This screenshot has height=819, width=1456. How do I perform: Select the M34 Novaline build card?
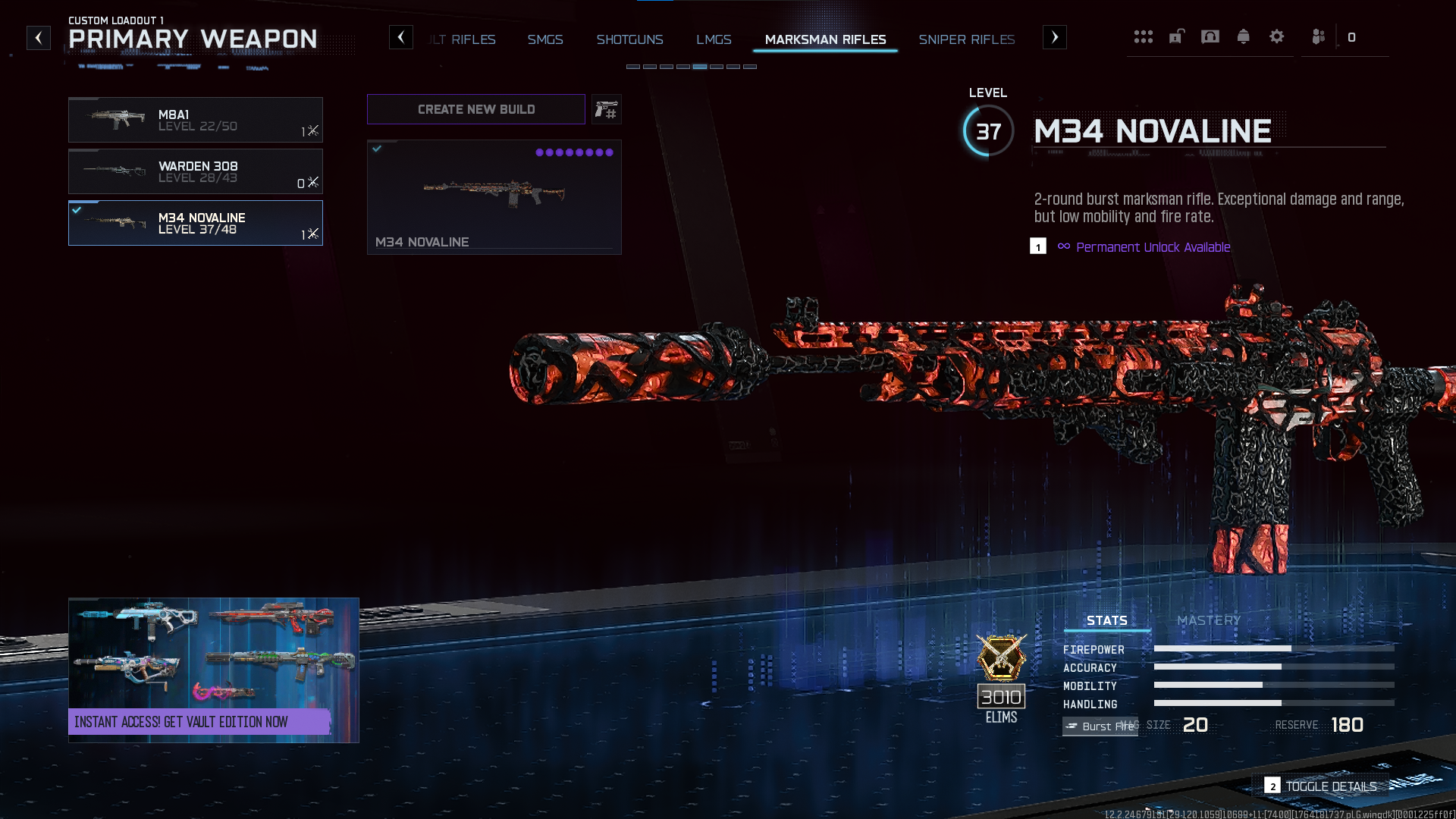(494, 197)
